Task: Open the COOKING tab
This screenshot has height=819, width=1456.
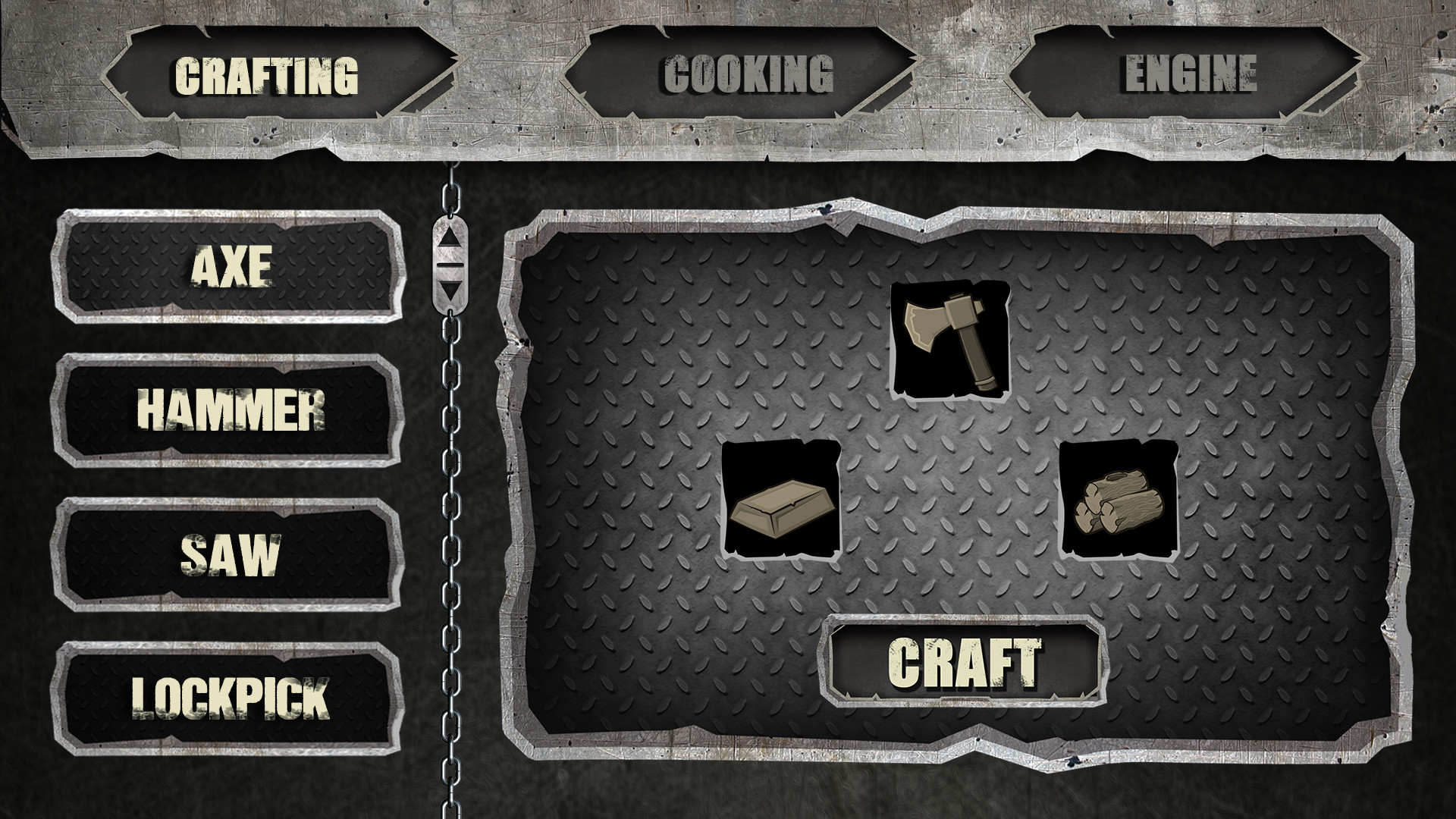Action: [745, 74]
